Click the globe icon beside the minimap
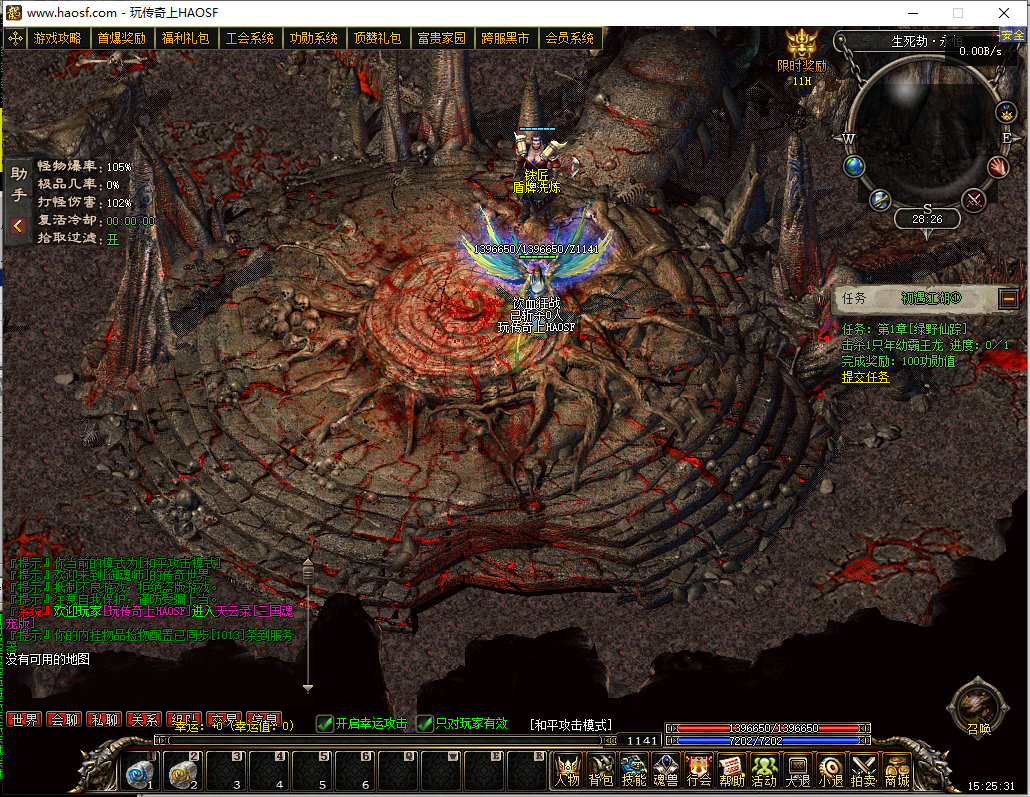This screenshot has height=797, width=1030. (854, 166)
